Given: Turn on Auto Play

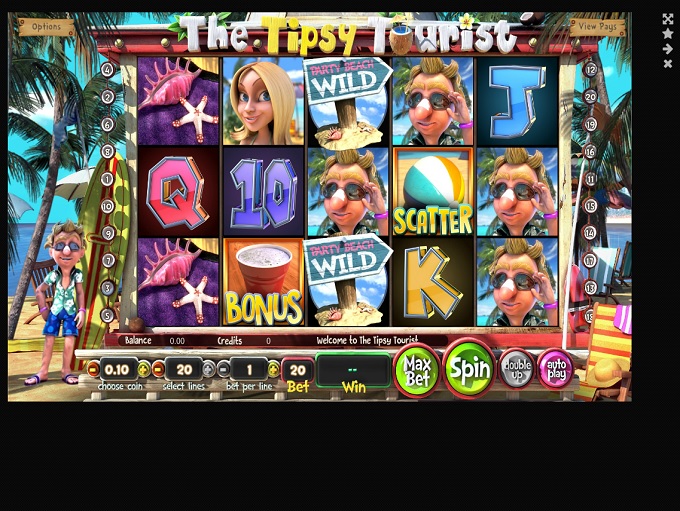Looking at the screenshot, I should pyautogui.click(x=555, y=369).
